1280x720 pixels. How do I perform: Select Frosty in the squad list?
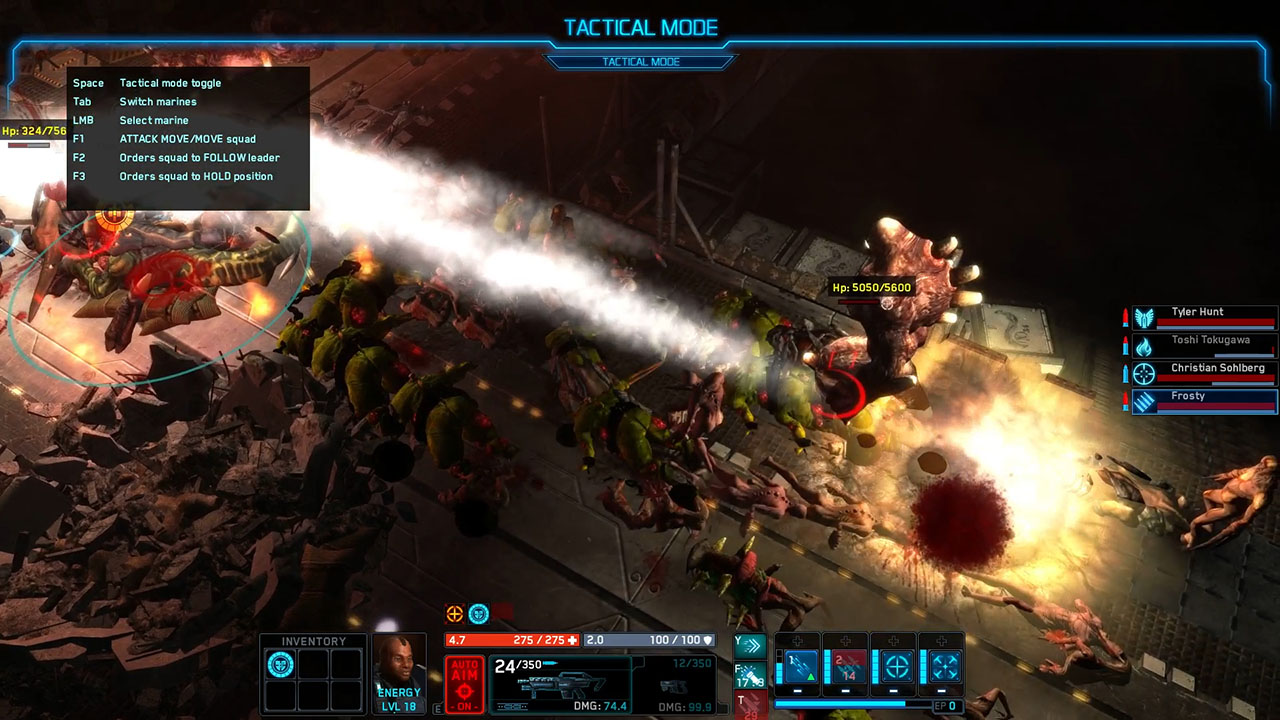[1204, 401]
